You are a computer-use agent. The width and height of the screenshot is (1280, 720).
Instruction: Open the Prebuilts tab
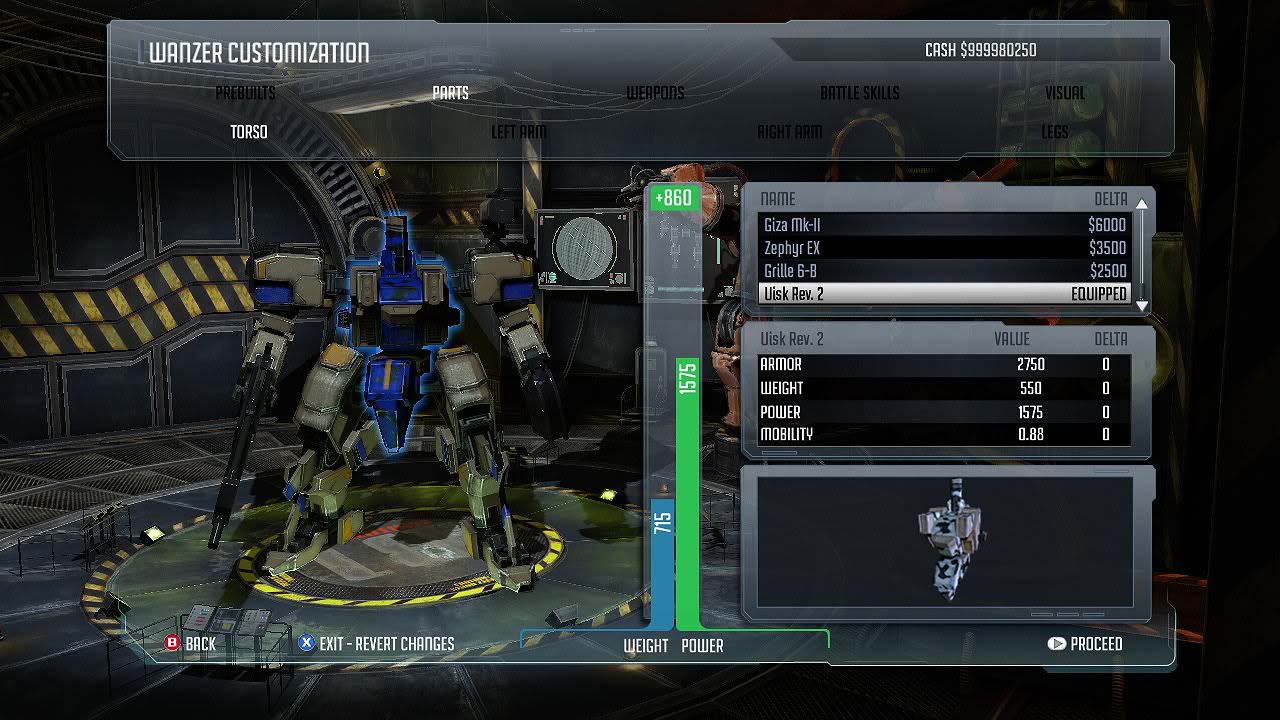coord(245,93)
